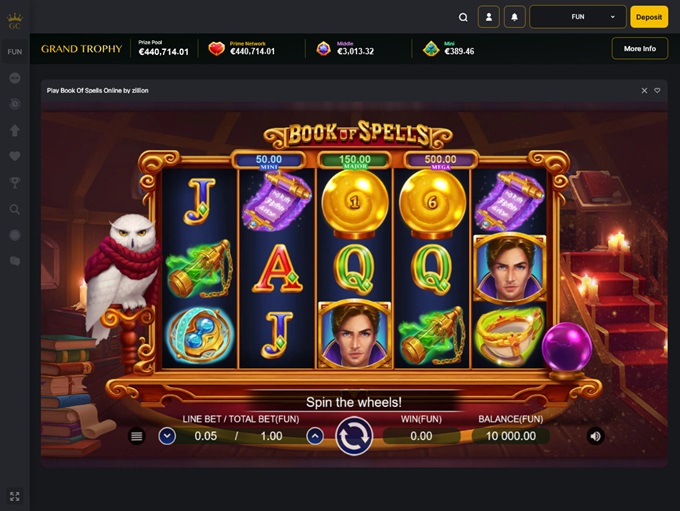Close the Book Of Spells game window
The width and height of the screenshot is (680, 511).
coord(645,90)
